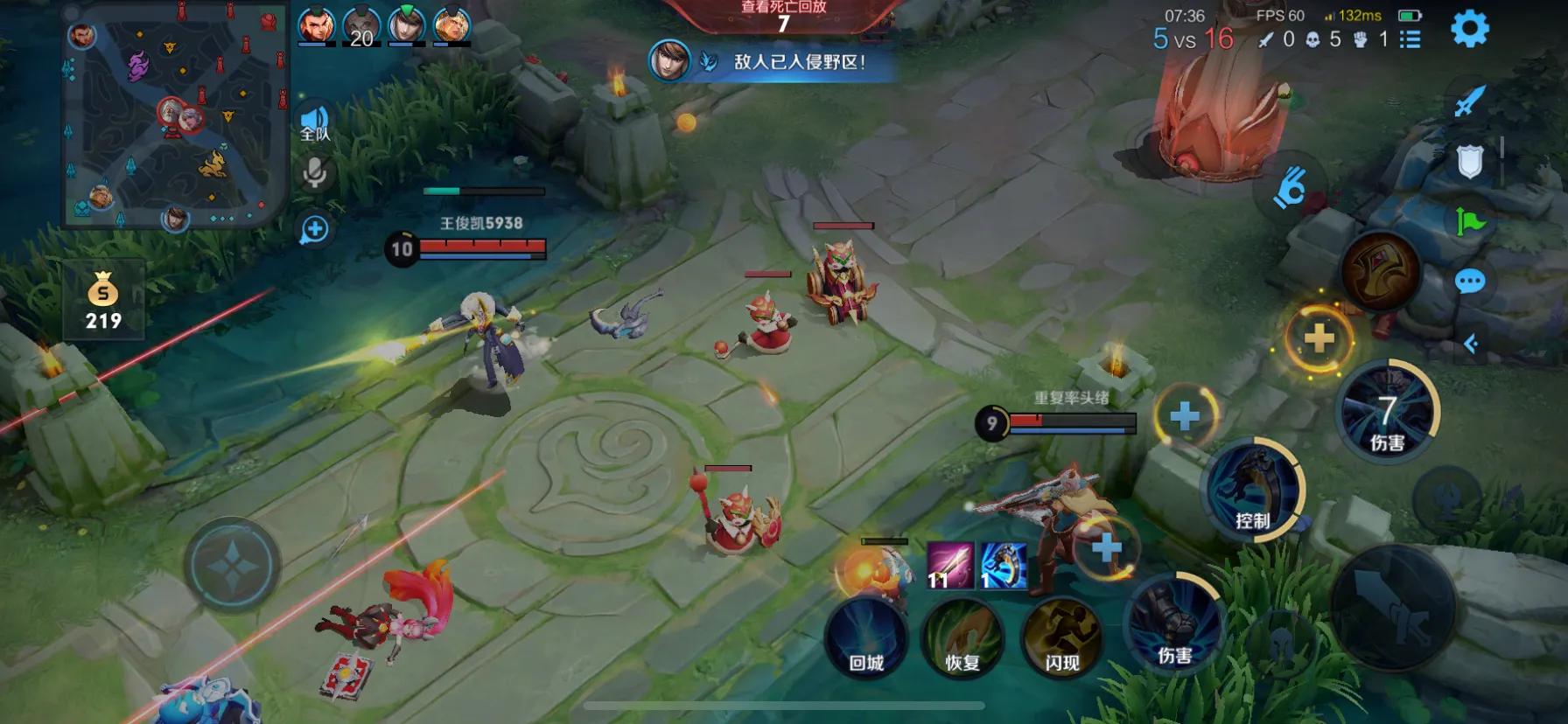The width and height of the screenshot is (1568, 724).
Task: Collapse the signal panel with blue arrow
Action: (x=1471, y=344)
